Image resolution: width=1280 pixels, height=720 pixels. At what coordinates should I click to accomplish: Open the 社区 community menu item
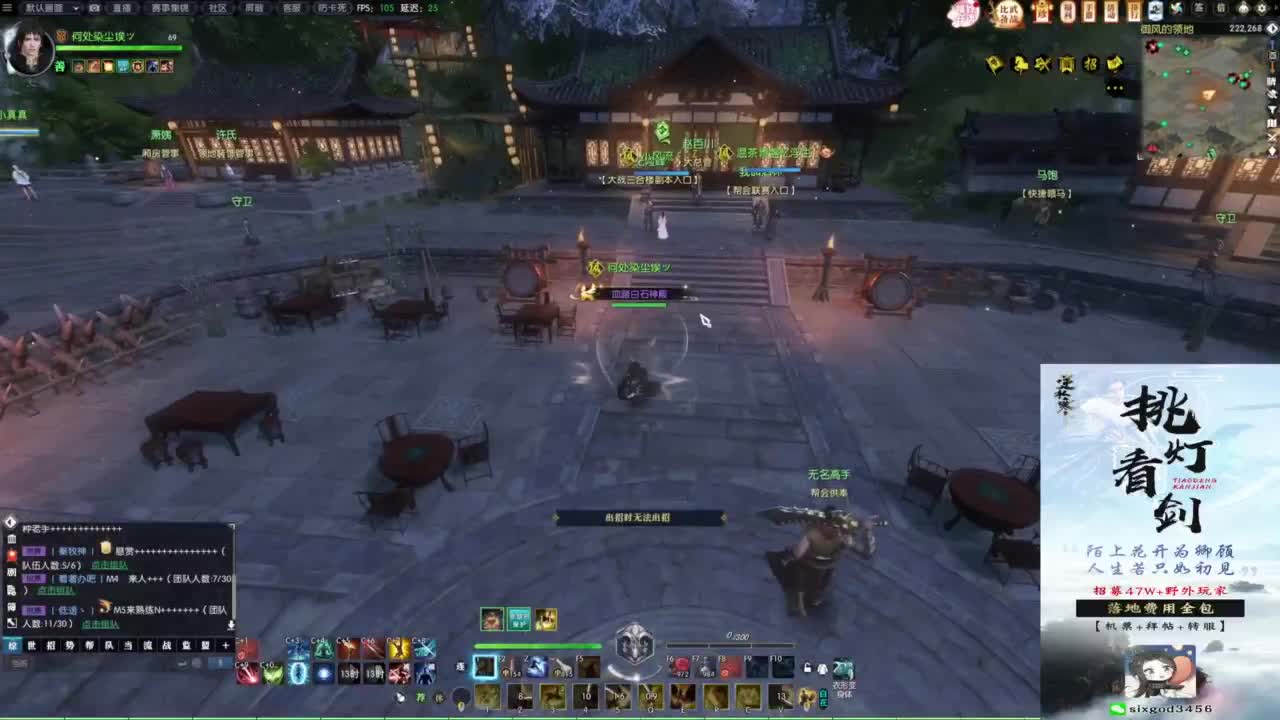(x=216, y=7)
